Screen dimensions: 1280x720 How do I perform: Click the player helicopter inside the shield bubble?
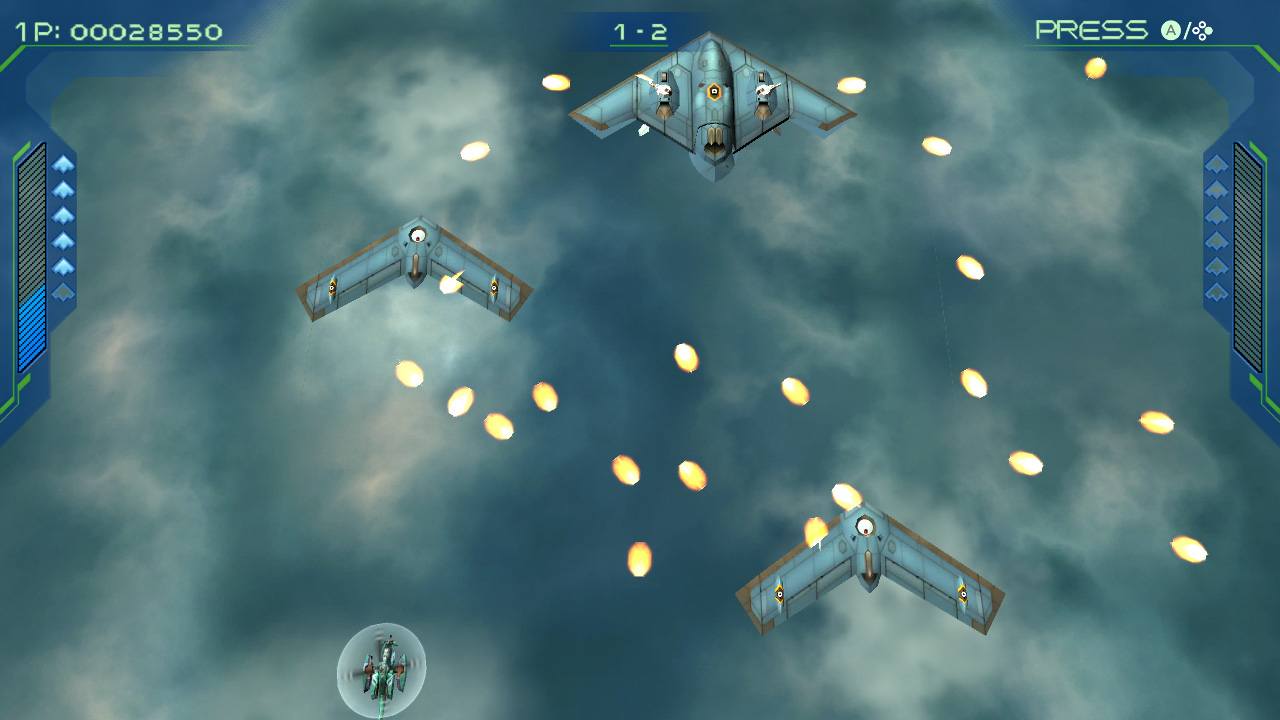pyautogui.click(x=383, y=668)
